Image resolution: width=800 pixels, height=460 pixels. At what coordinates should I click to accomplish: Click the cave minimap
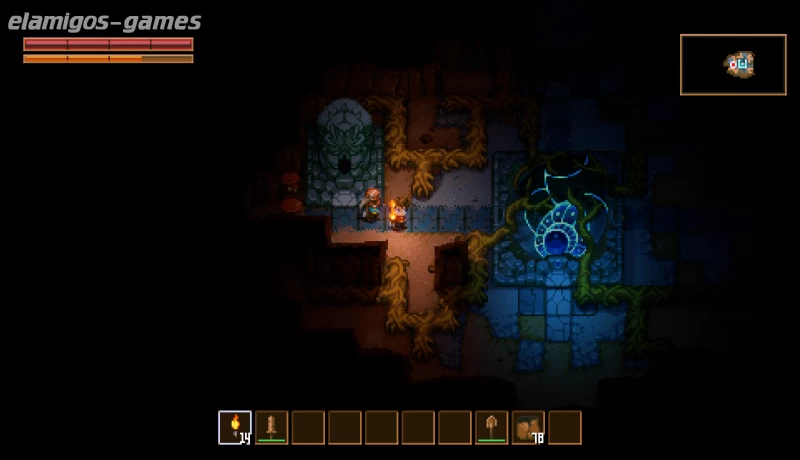coord(733,65)
